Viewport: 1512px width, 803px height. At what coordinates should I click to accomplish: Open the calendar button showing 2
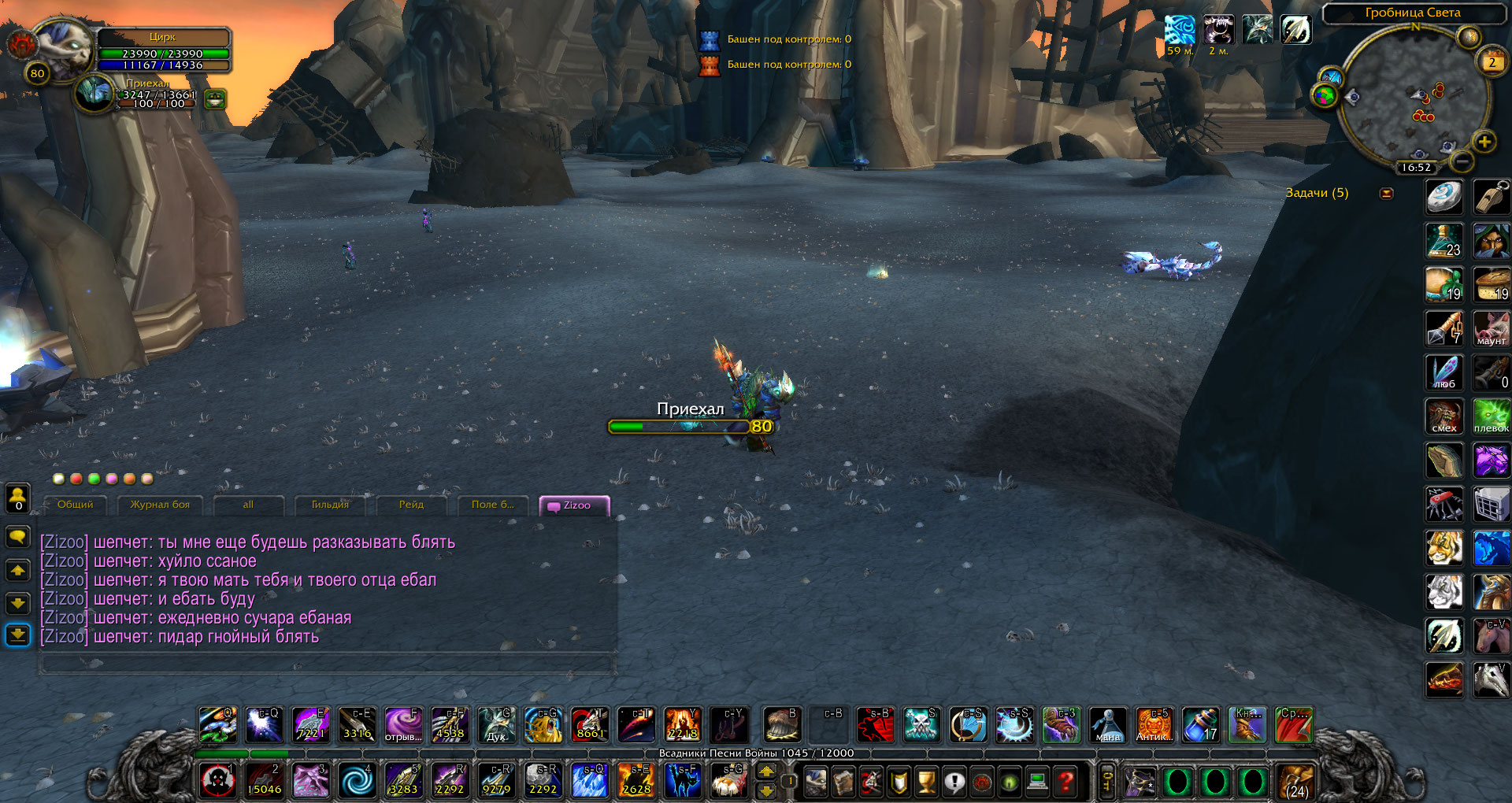1491,61
